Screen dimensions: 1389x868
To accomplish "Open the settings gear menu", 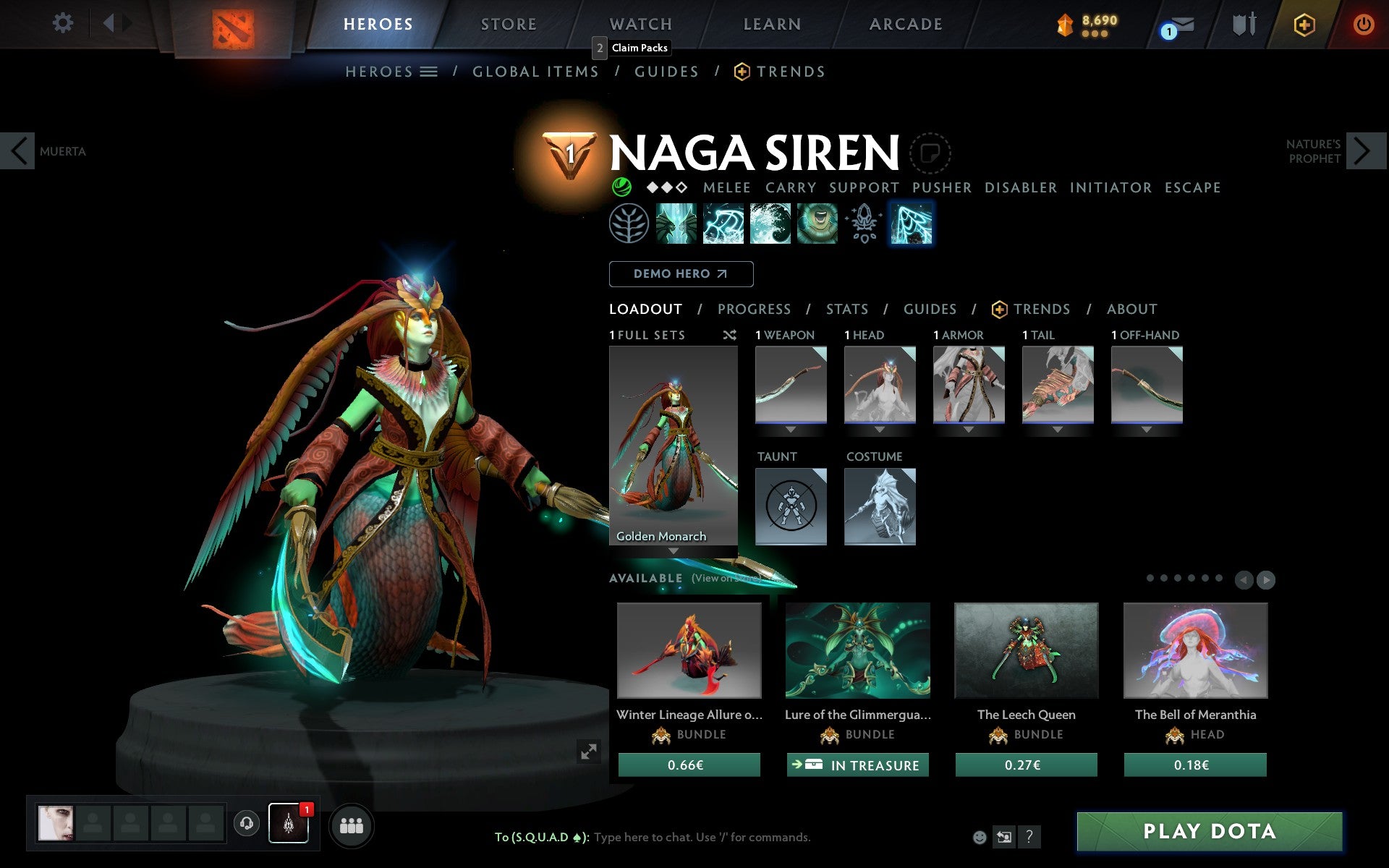I will pos(63,23).
